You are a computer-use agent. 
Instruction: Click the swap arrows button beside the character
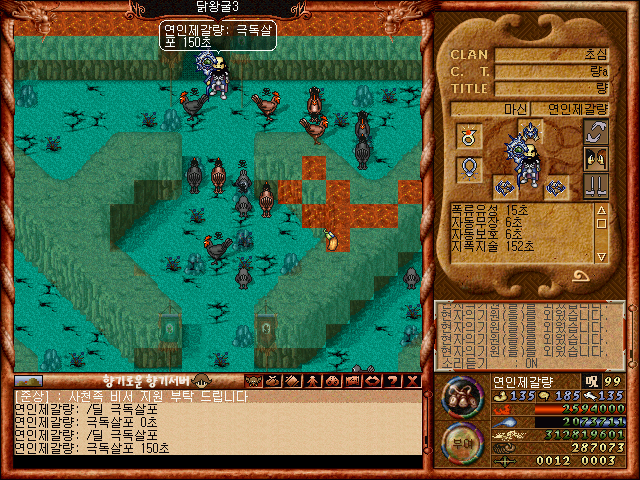pyautogui.click(x=597, y=132)
